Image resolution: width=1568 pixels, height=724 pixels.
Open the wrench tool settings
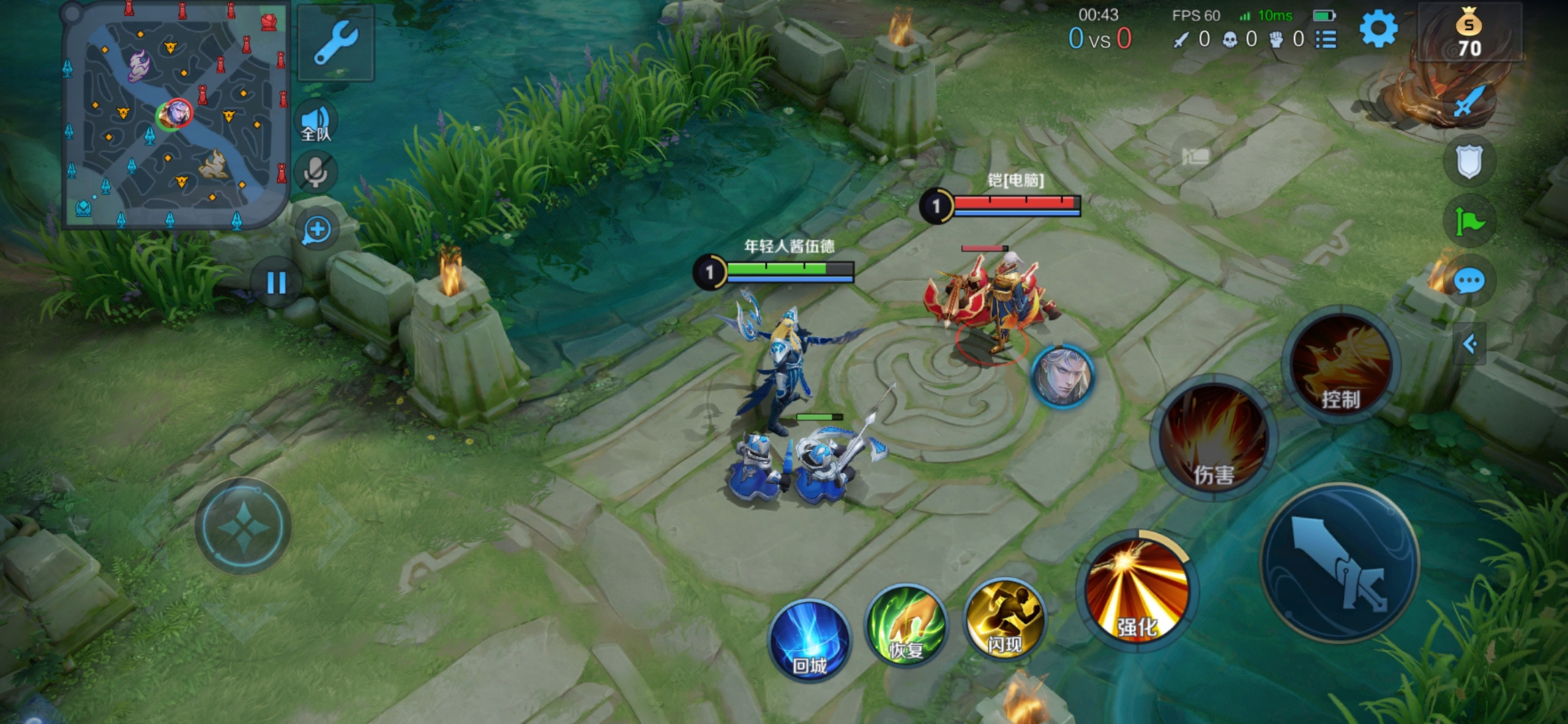(336, 43)
